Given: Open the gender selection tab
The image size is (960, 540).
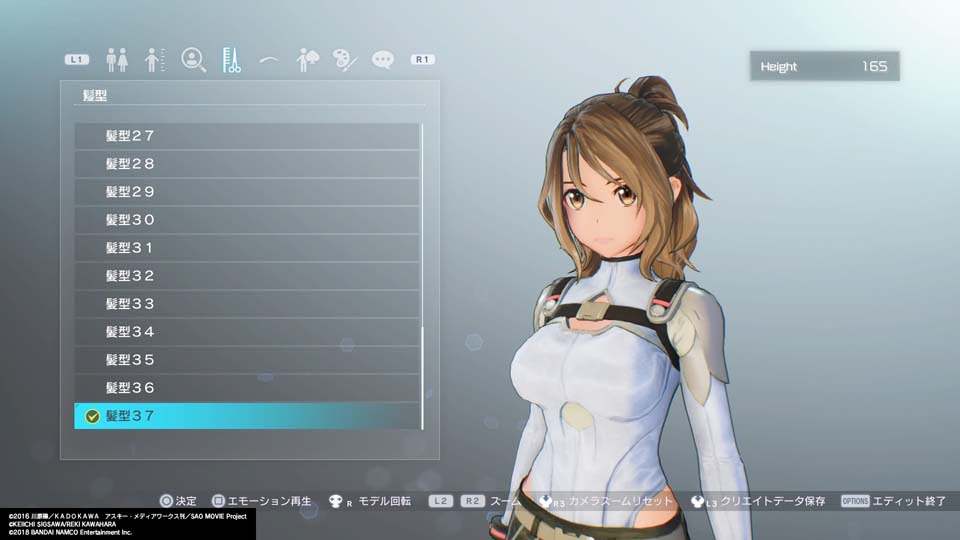Looking at the screenshot, I should pyautogui.click(x=117, y=60).
